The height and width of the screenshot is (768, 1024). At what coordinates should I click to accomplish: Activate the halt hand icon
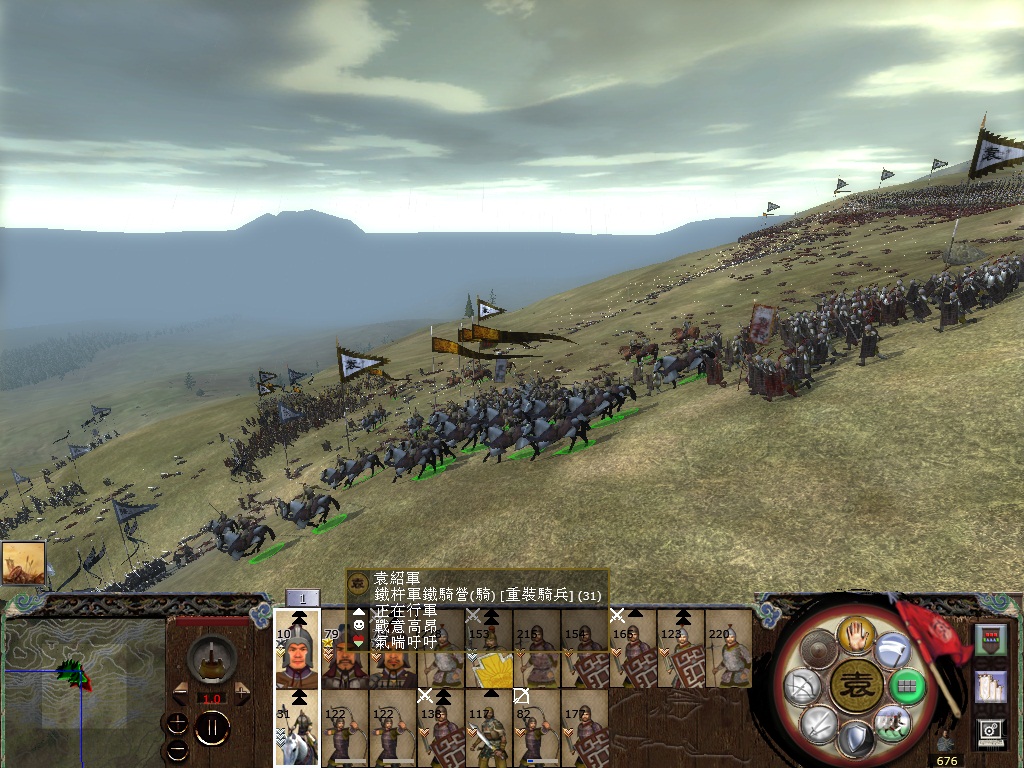(856, 633)
